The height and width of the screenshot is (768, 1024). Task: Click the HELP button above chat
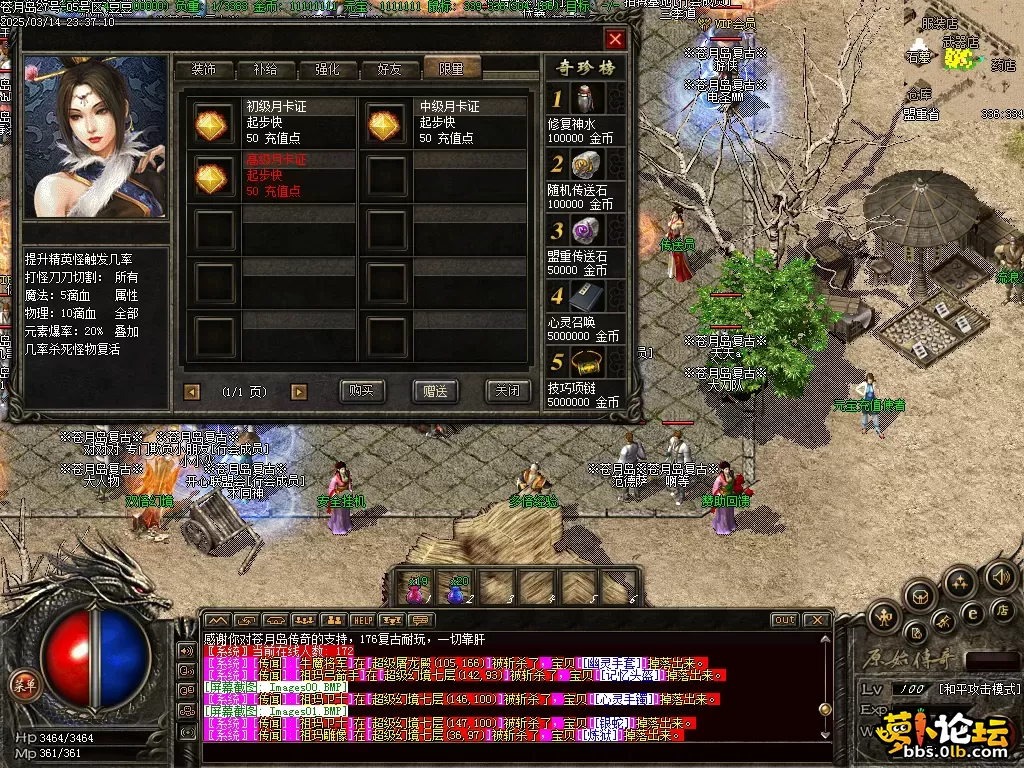pyautogui.click(x=362, y=621)
